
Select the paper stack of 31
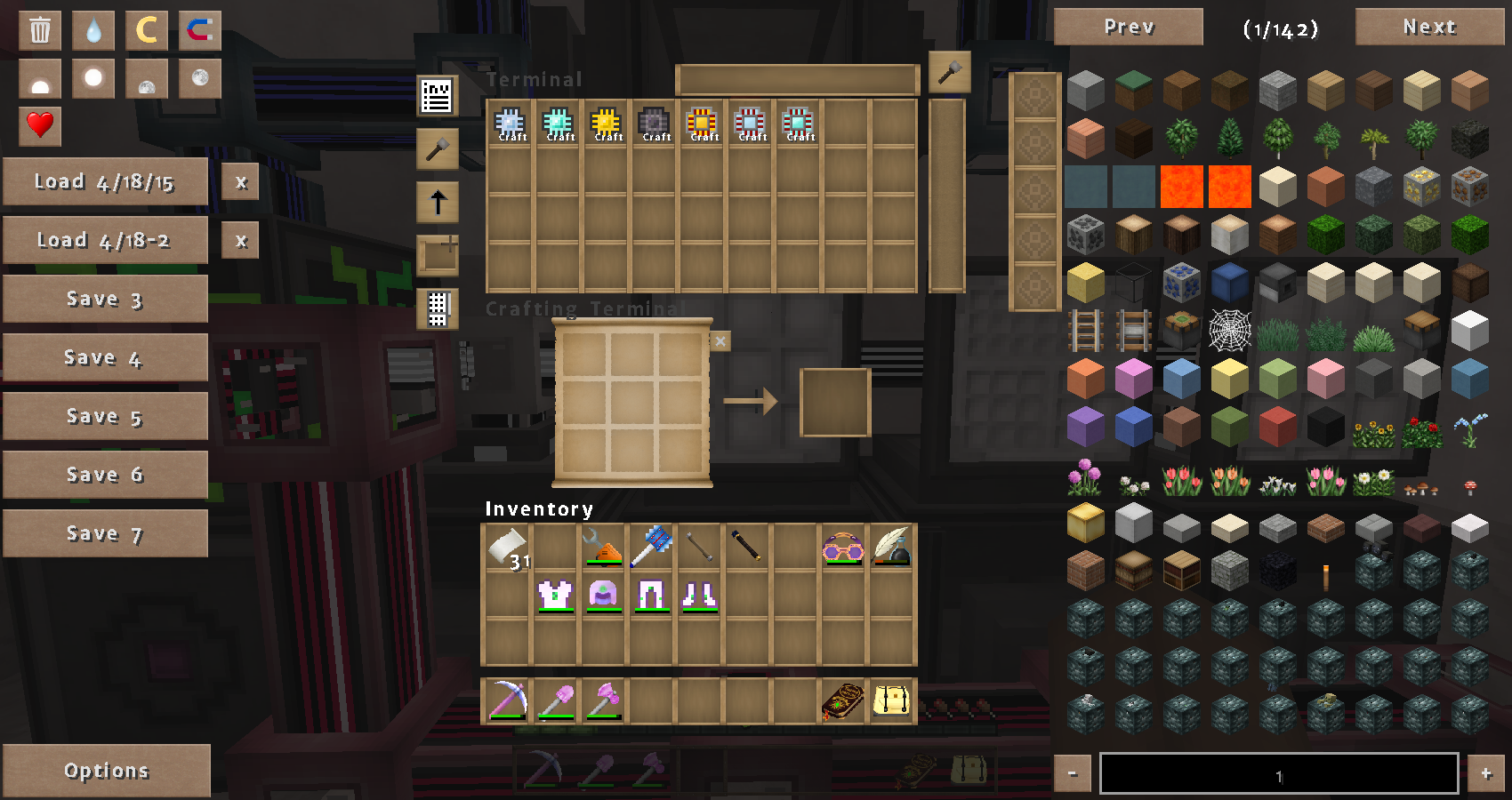coord(508,548)
